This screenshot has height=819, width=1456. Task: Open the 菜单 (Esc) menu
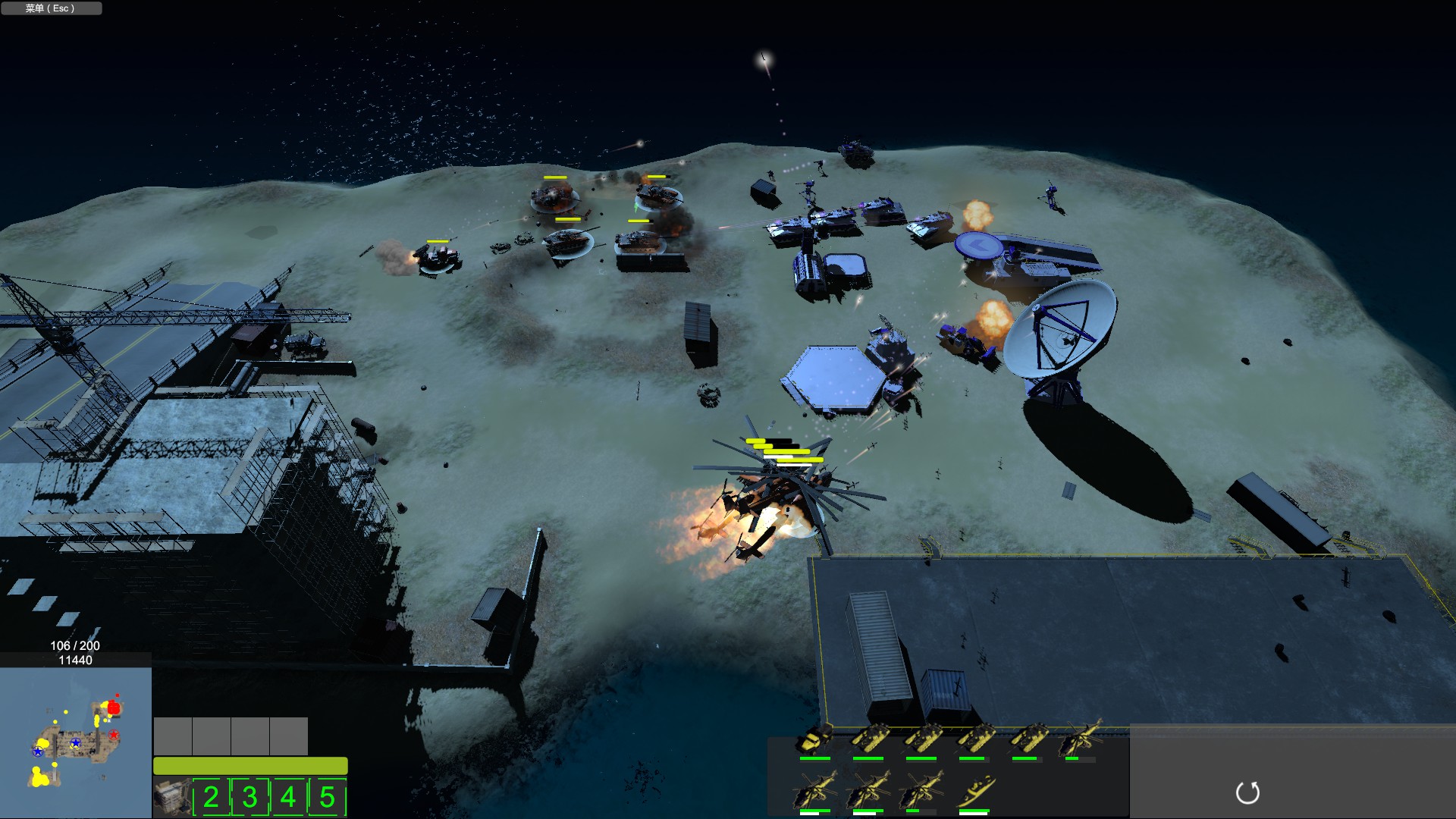point(50,8)
